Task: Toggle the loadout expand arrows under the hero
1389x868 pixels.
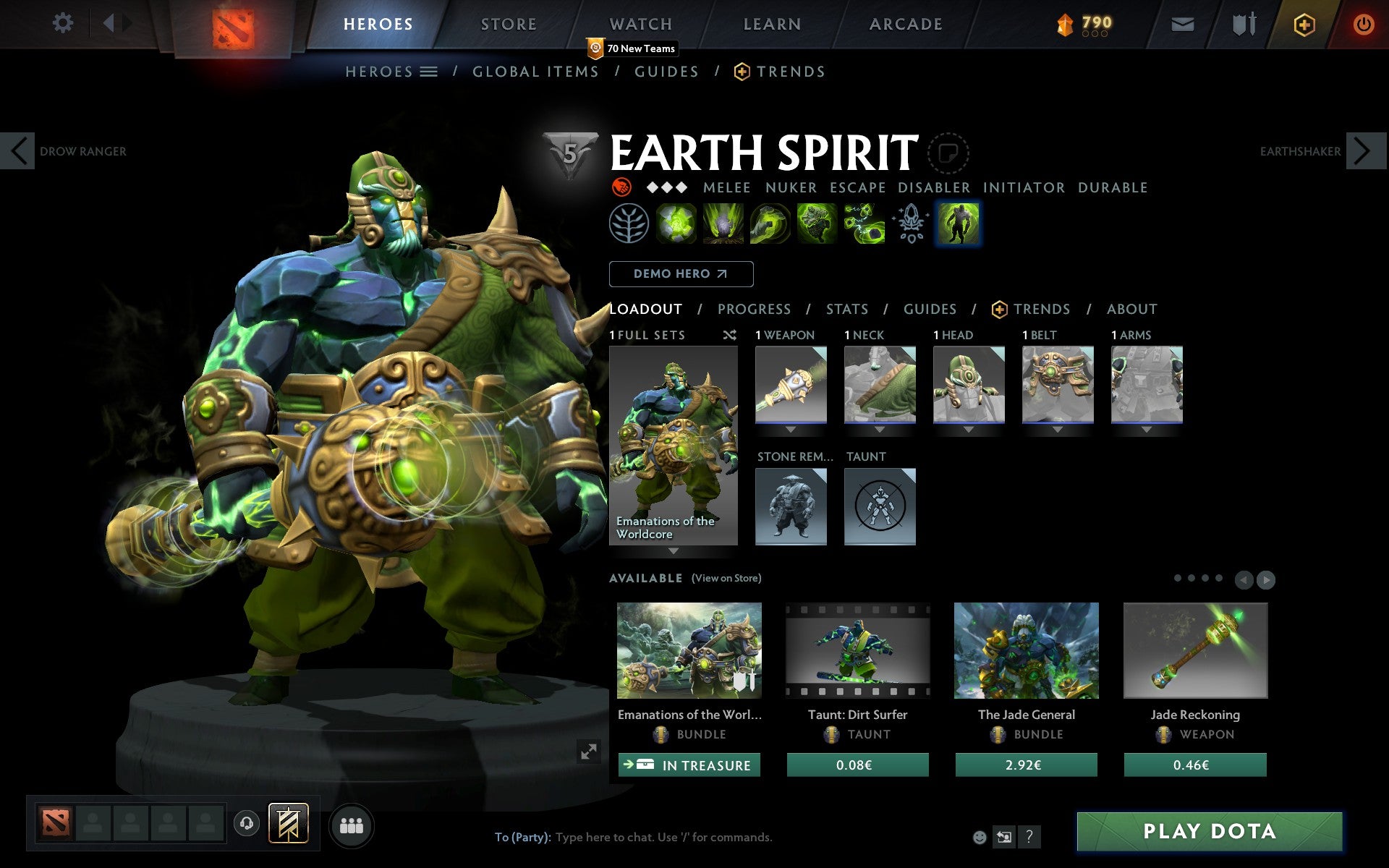Action: [x=589, y=752]
